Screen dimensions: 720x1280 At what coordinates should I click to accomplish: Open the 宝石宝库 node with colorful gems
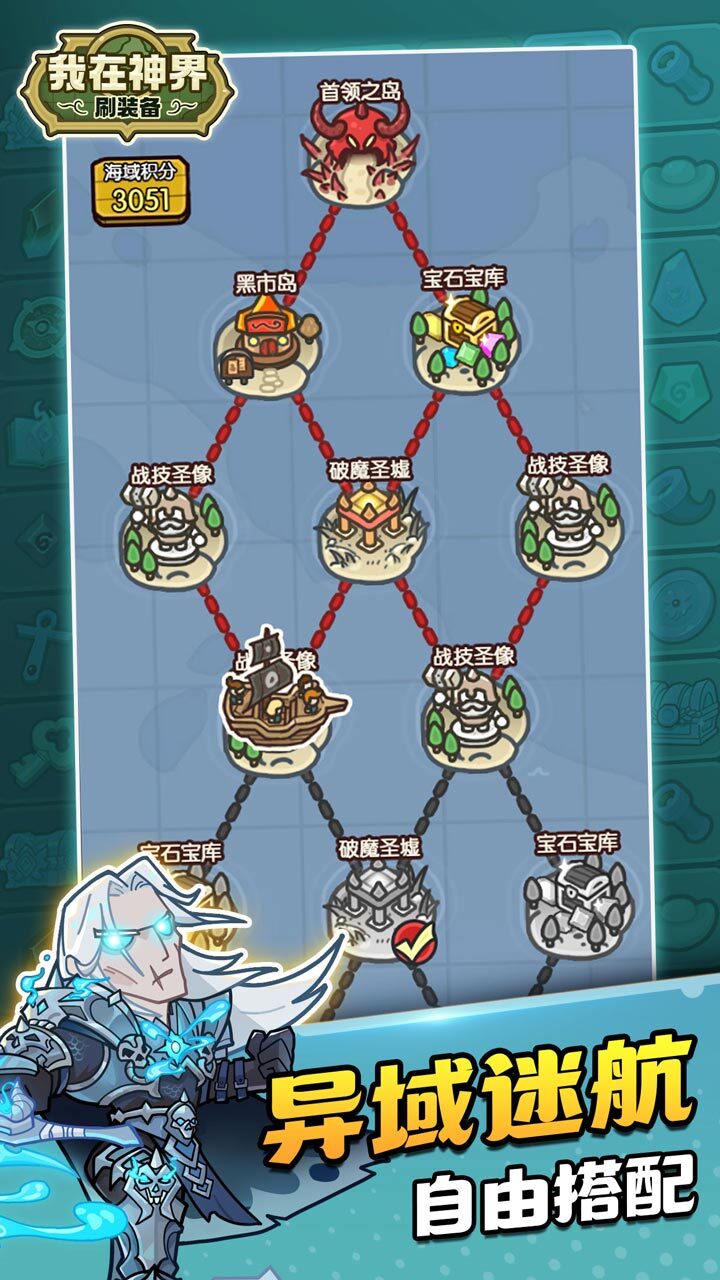pos(465,341)
